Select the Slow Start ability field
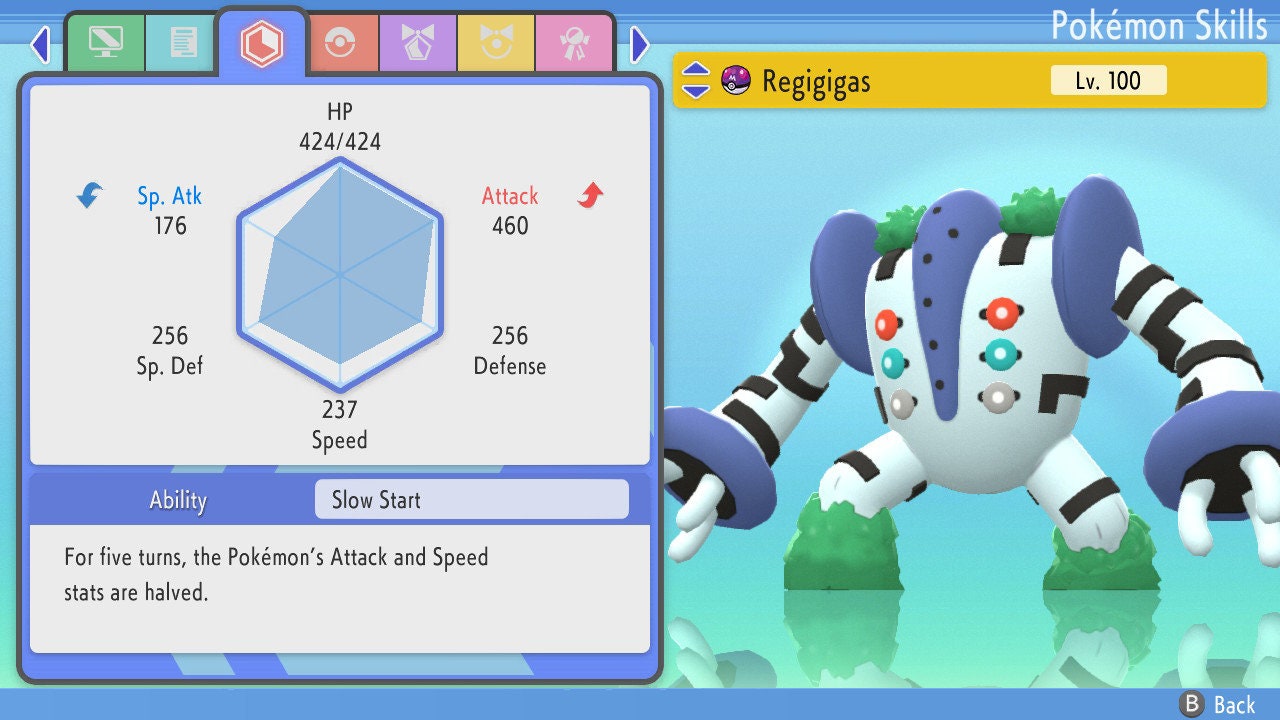This screenshot has height=720, width=1280. [471, 500]
